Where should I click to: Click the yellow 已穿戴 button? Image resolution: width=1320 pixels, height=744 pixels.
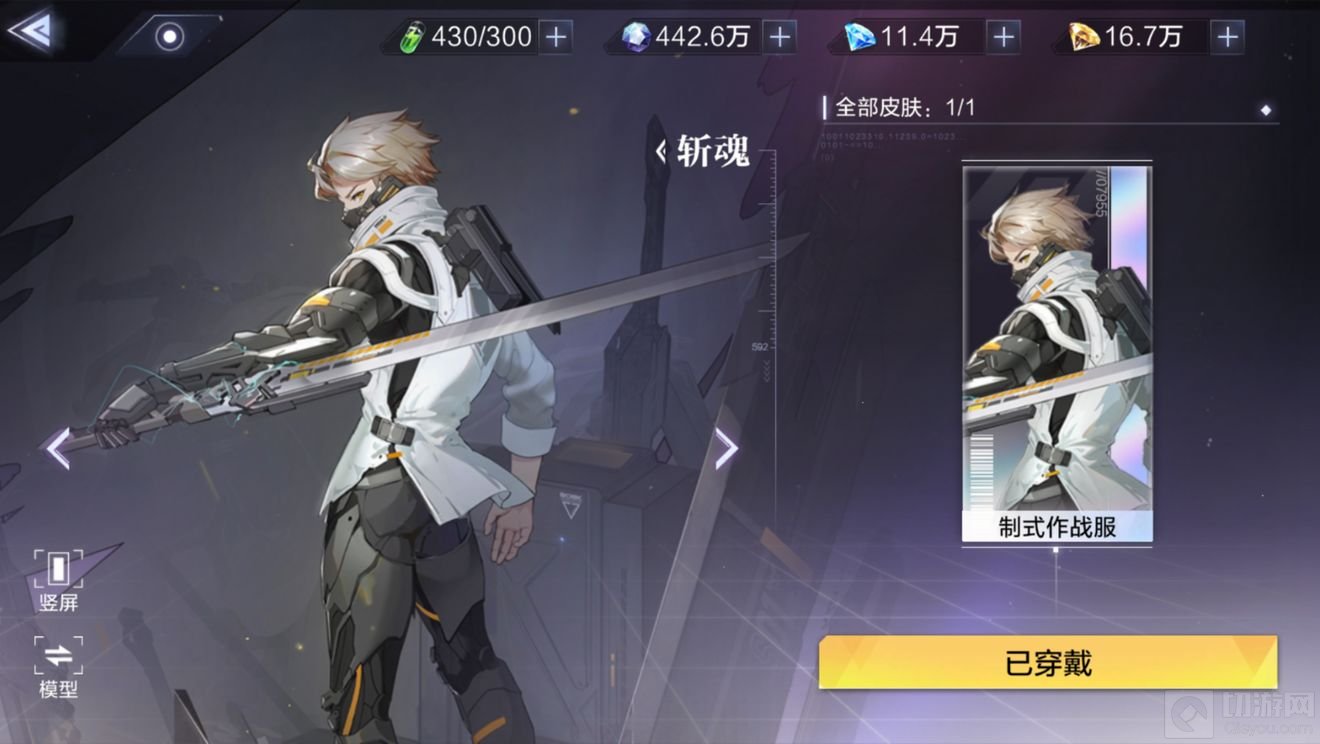[x=1047, y=662]
